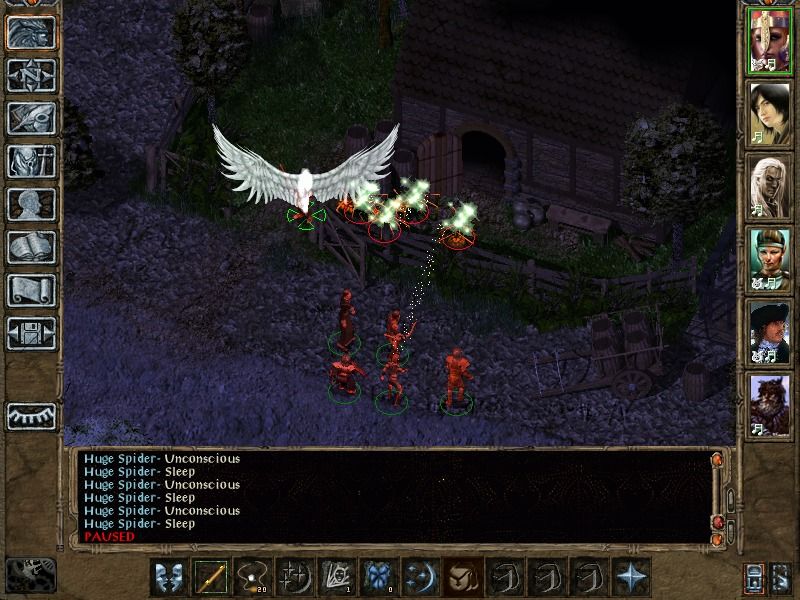
Task: Activate the four-pointed star special abilities button
Action: tap(631, 577)
